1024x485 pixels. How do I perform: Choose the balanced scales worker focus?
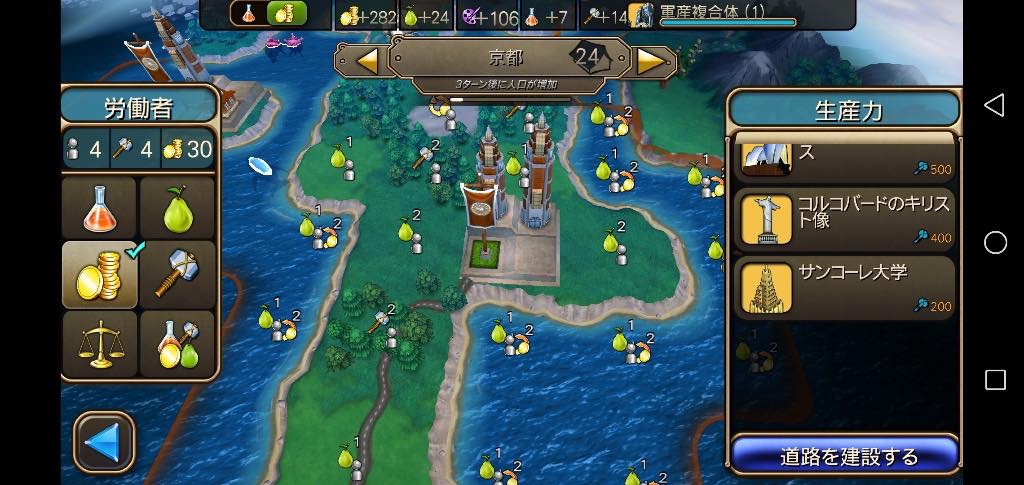[99, 343]
